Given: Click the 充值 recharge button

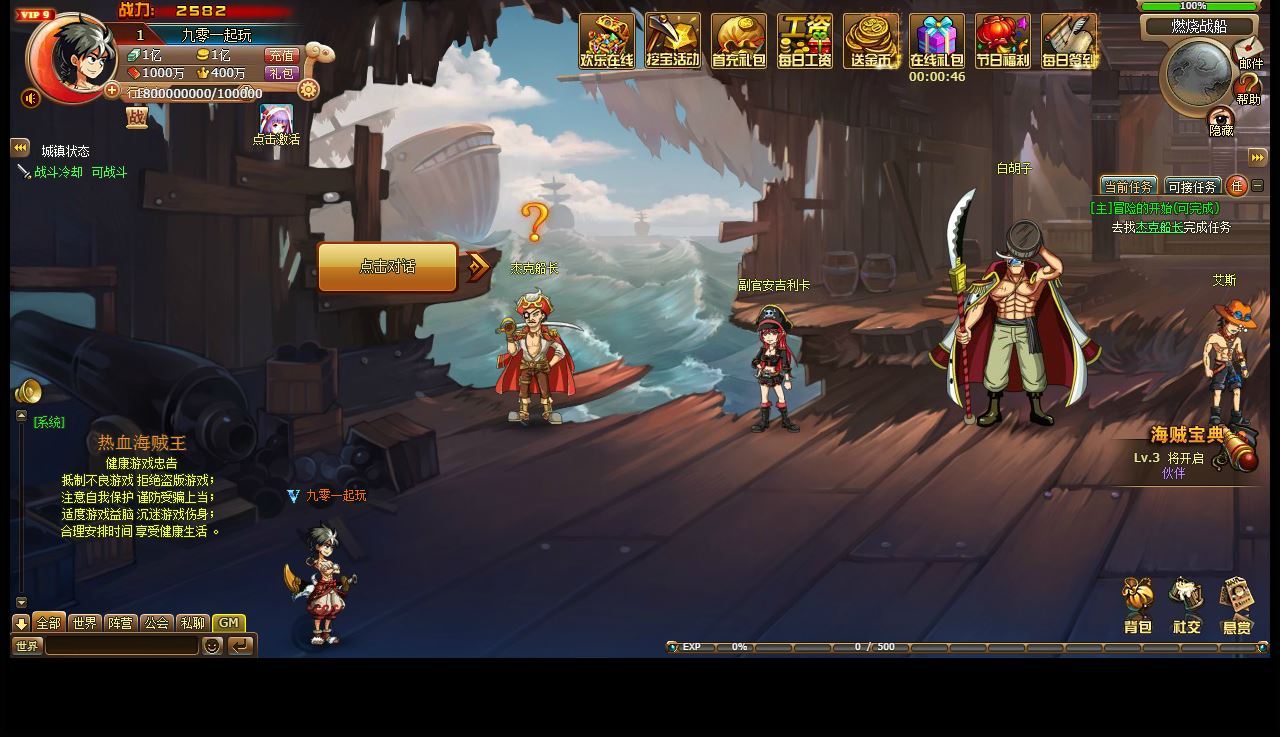Looking at the screenshot, I should [282, 56].
